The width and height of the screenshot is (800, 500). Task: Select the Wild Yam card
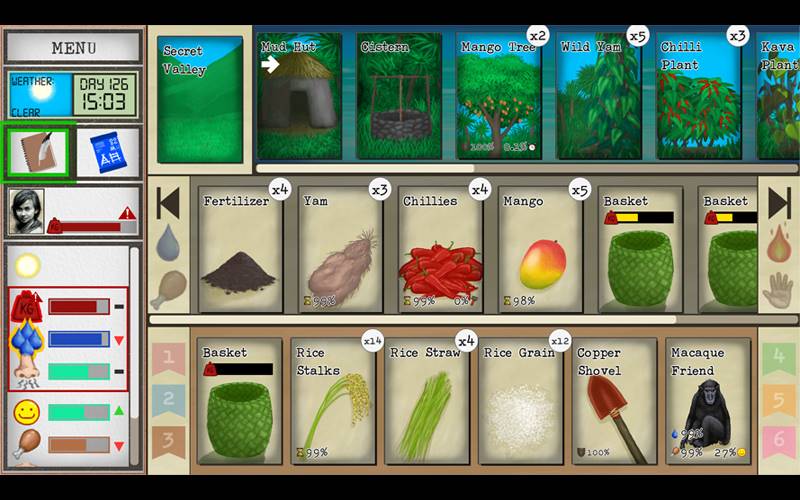(599, 97)
